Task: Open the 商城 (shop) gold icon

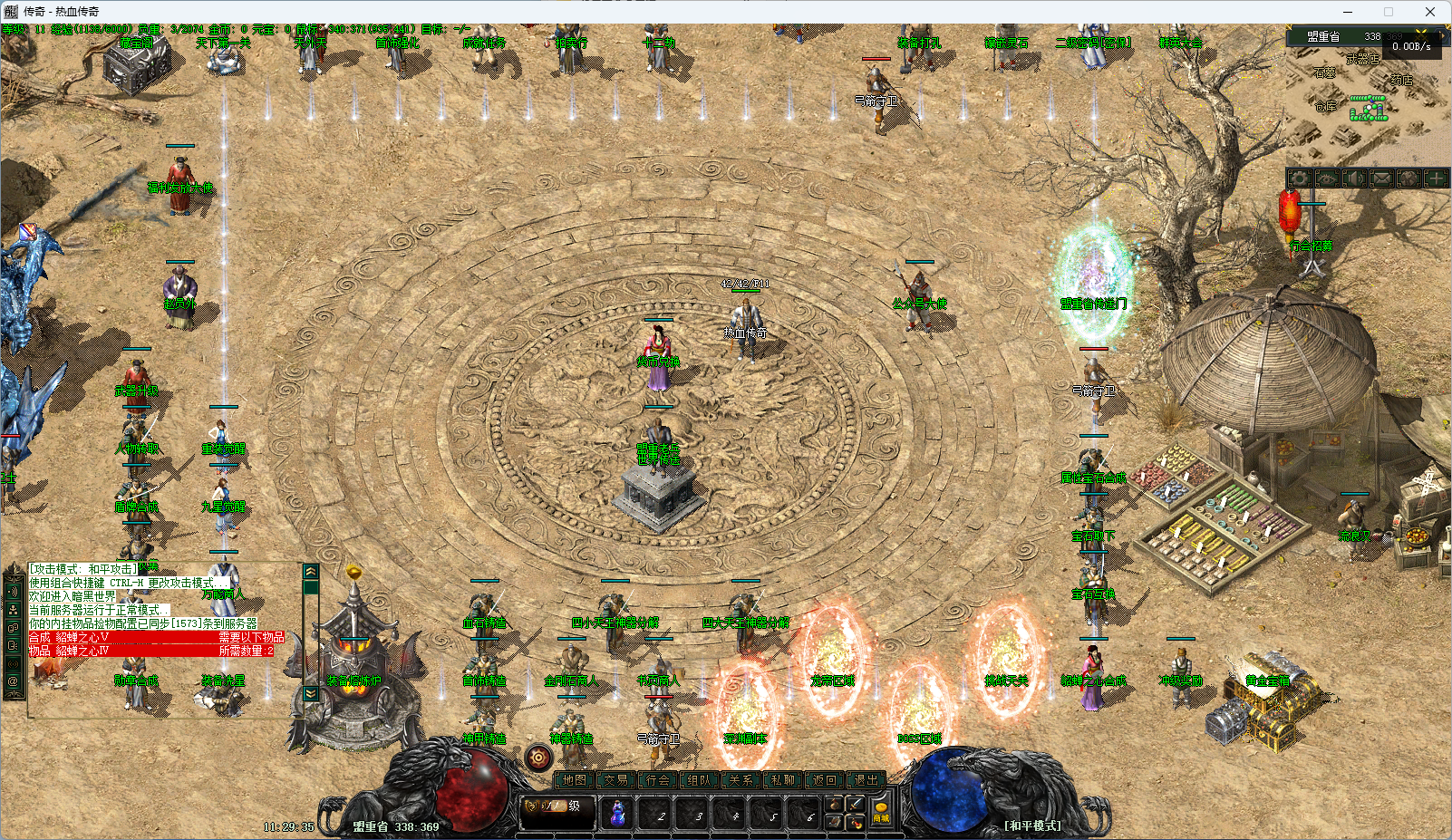Action: click(881, 811)
